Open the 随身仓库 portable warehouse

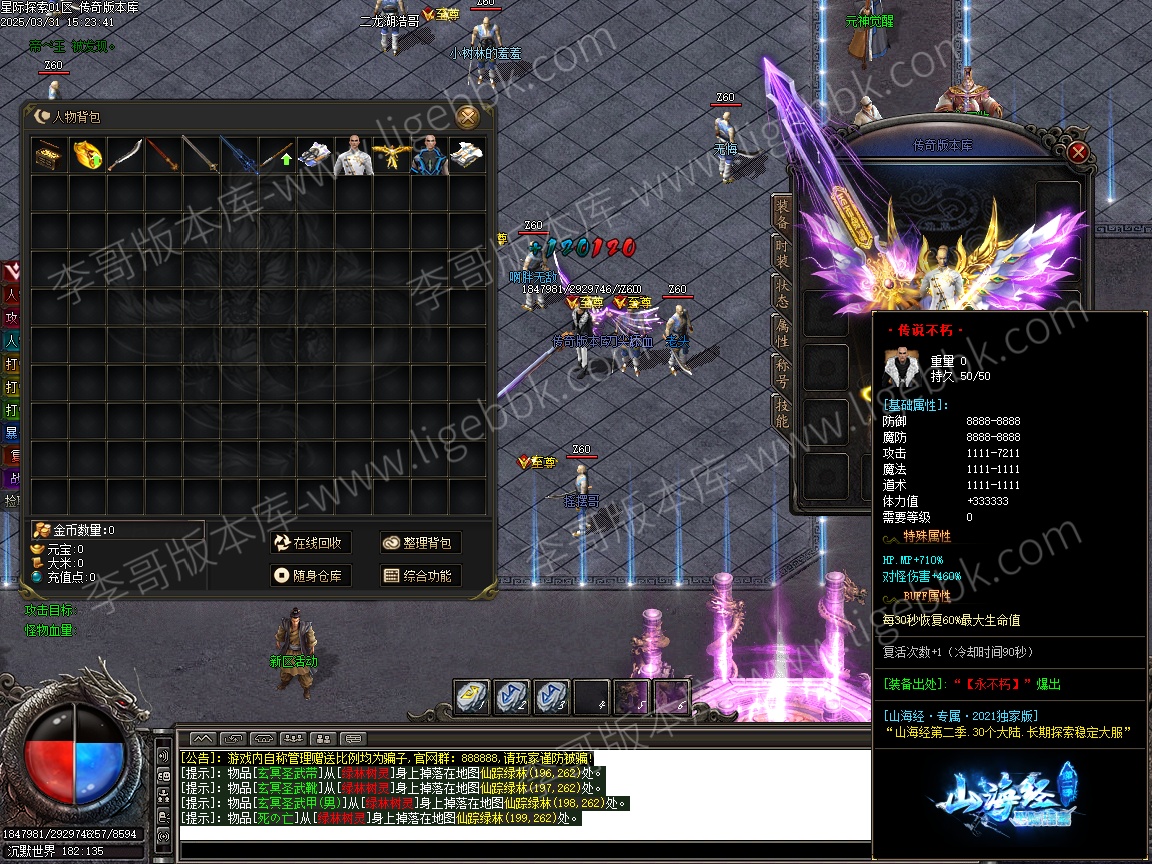(310, 576)
